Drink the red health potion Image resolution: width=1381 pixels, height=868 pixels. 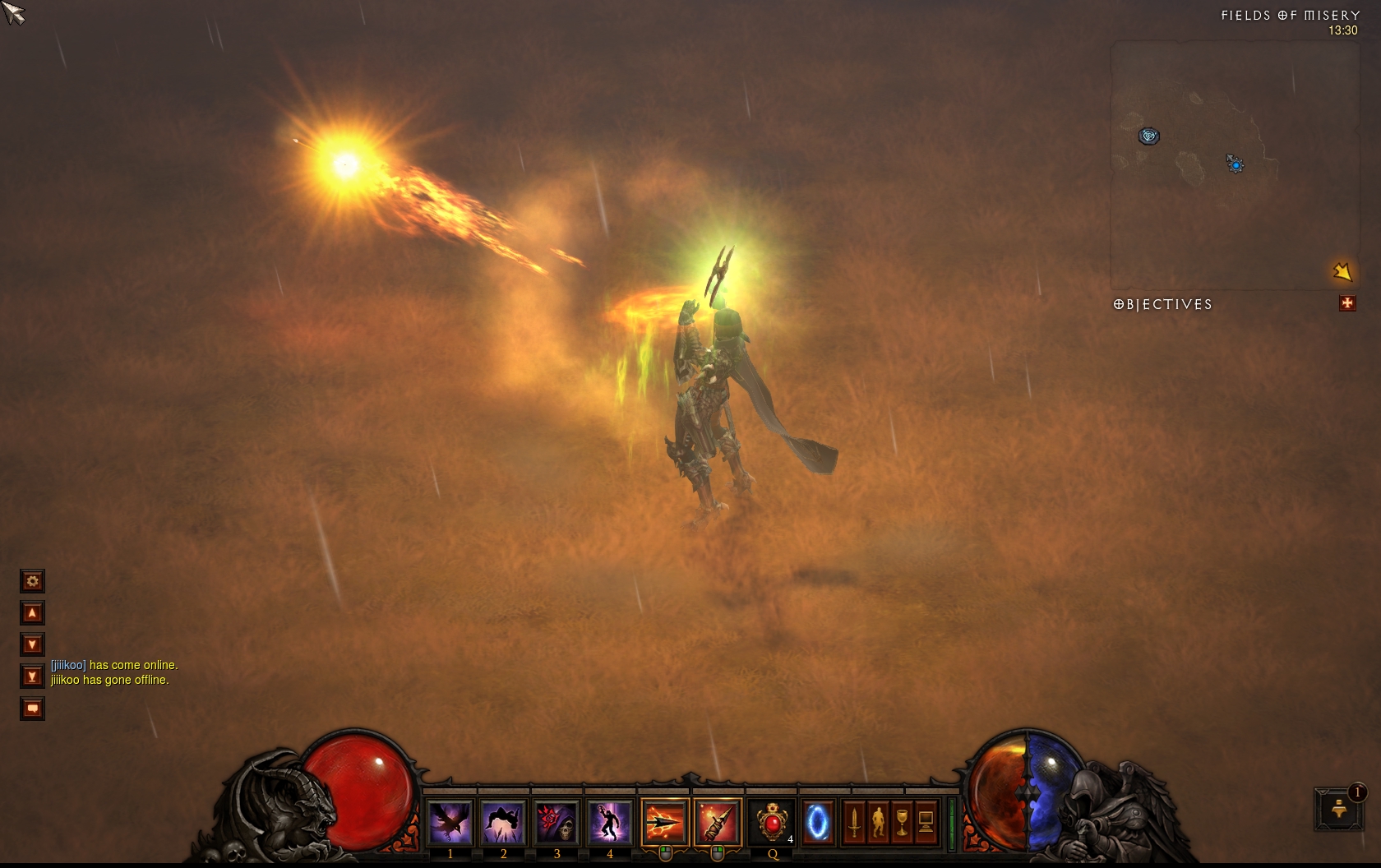[772, 821]
